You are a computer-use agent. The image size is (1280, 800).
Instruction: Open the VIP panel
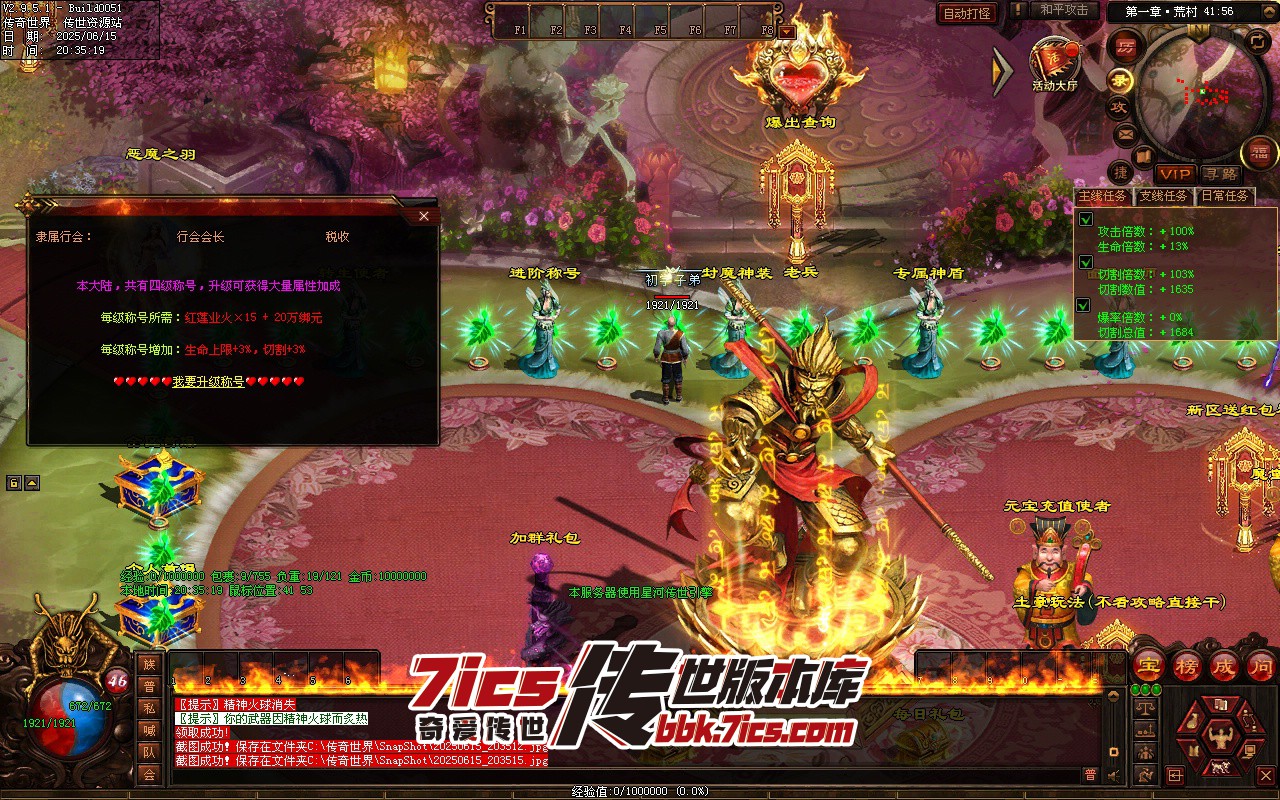click(1175, 174)
